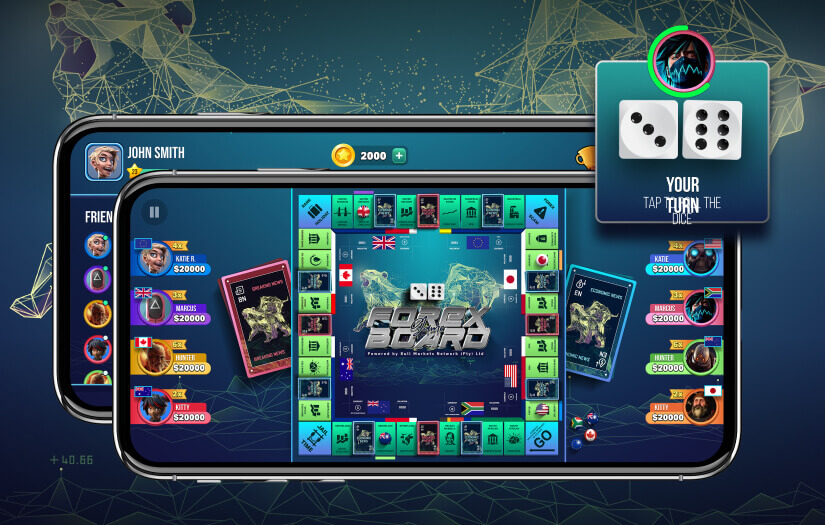Click the GO corner tile on the board
Screen dimensions: 825x525
(x=540, y=439)
